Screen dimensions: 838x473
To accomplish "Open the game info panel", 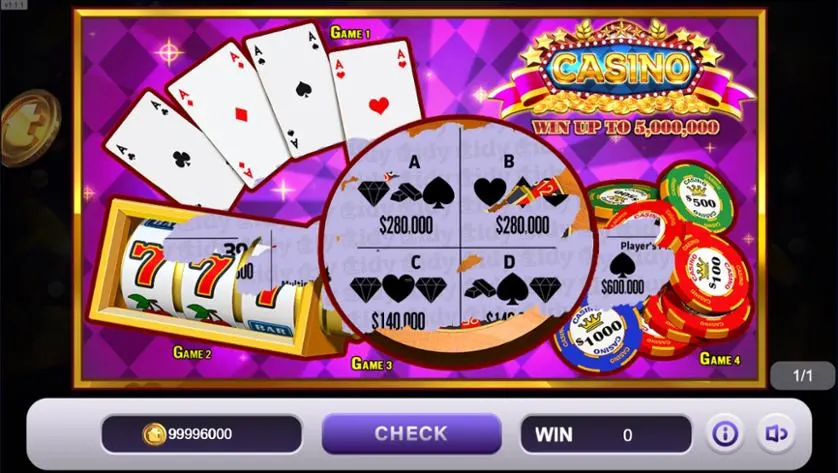I will tap(725, 434).
